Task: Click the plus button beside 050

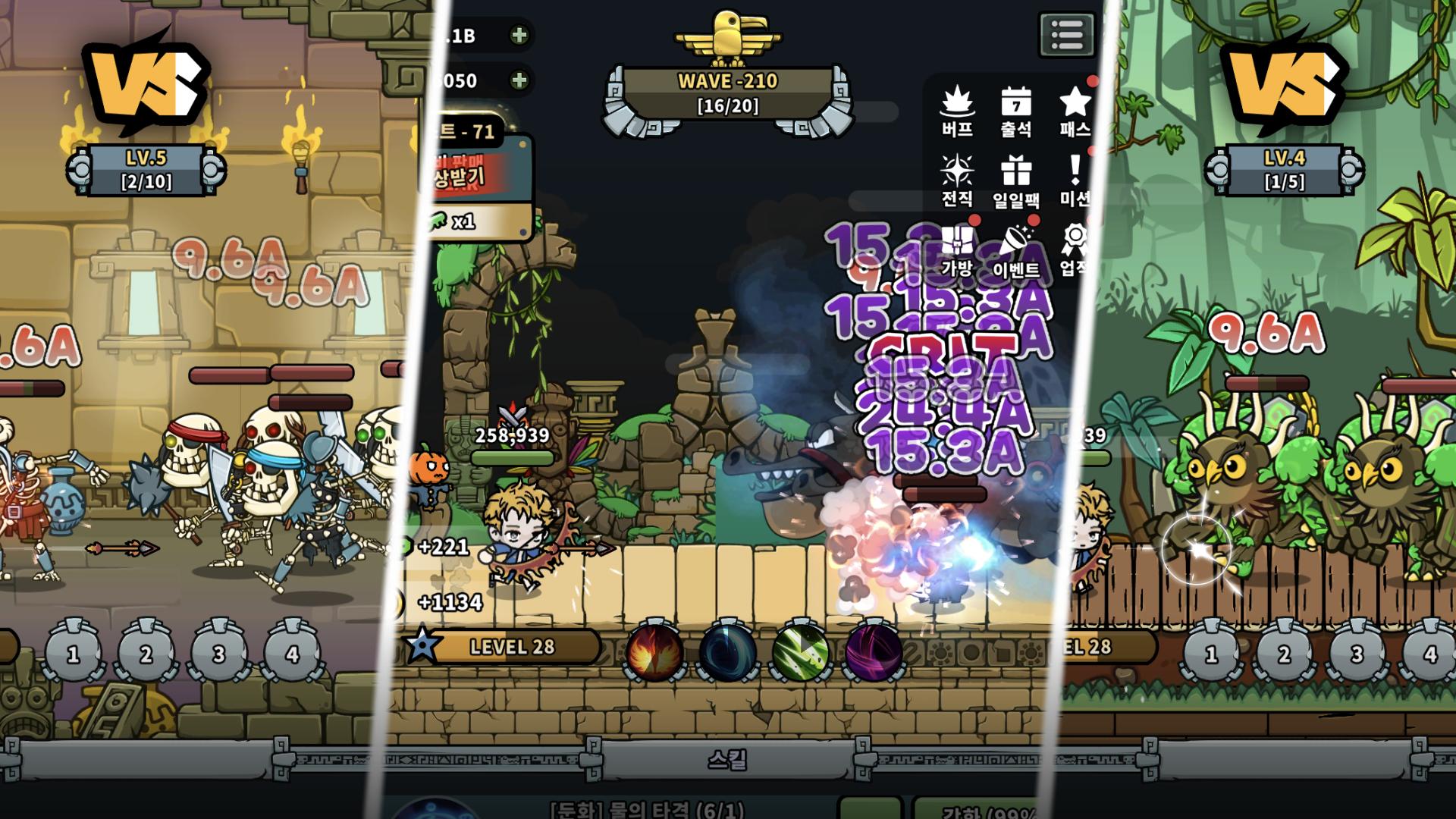Action: pyautogui.click(x=519, y=80)
